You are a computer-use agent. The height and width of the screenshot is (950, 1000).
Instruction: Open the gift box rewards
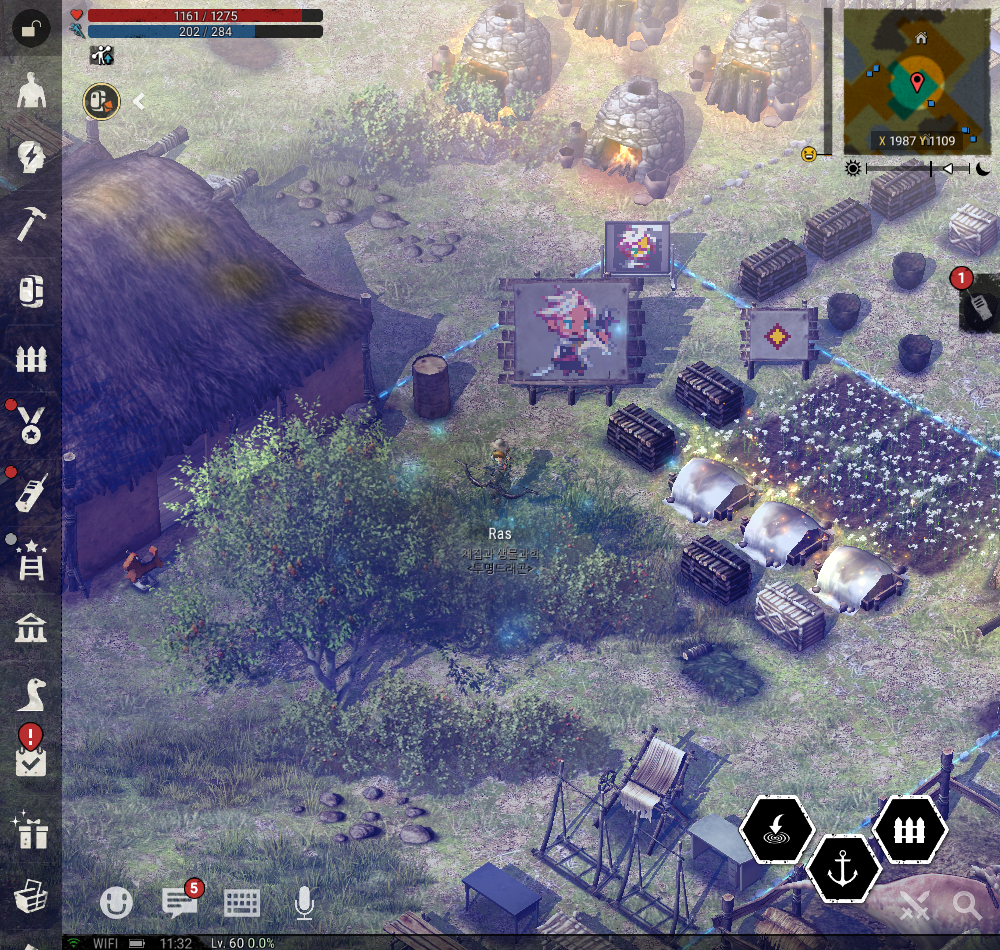coord(31,831)
